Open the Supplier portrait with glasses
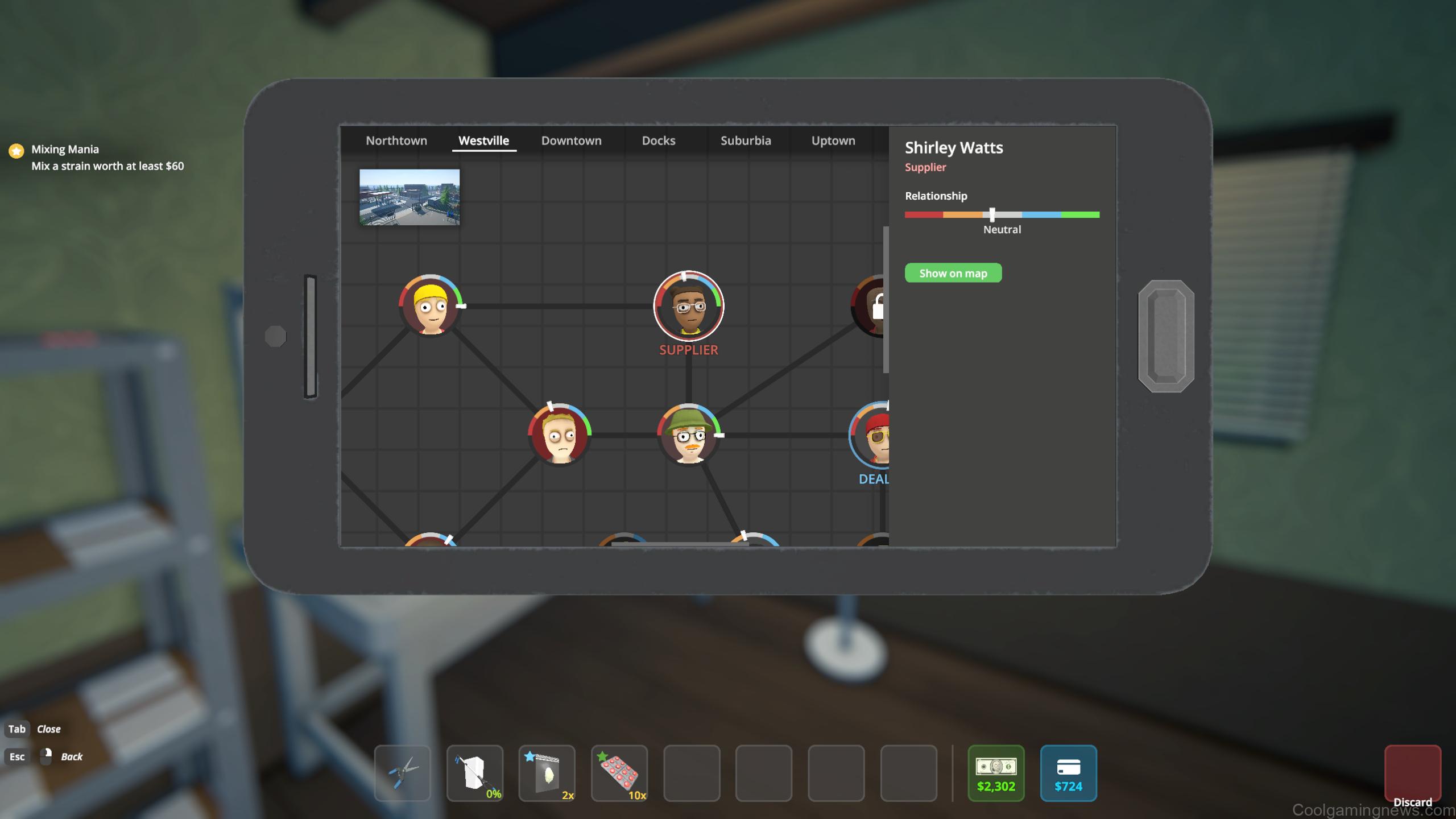This screenshot has width=1456, height=819. (x=688, y=305)
